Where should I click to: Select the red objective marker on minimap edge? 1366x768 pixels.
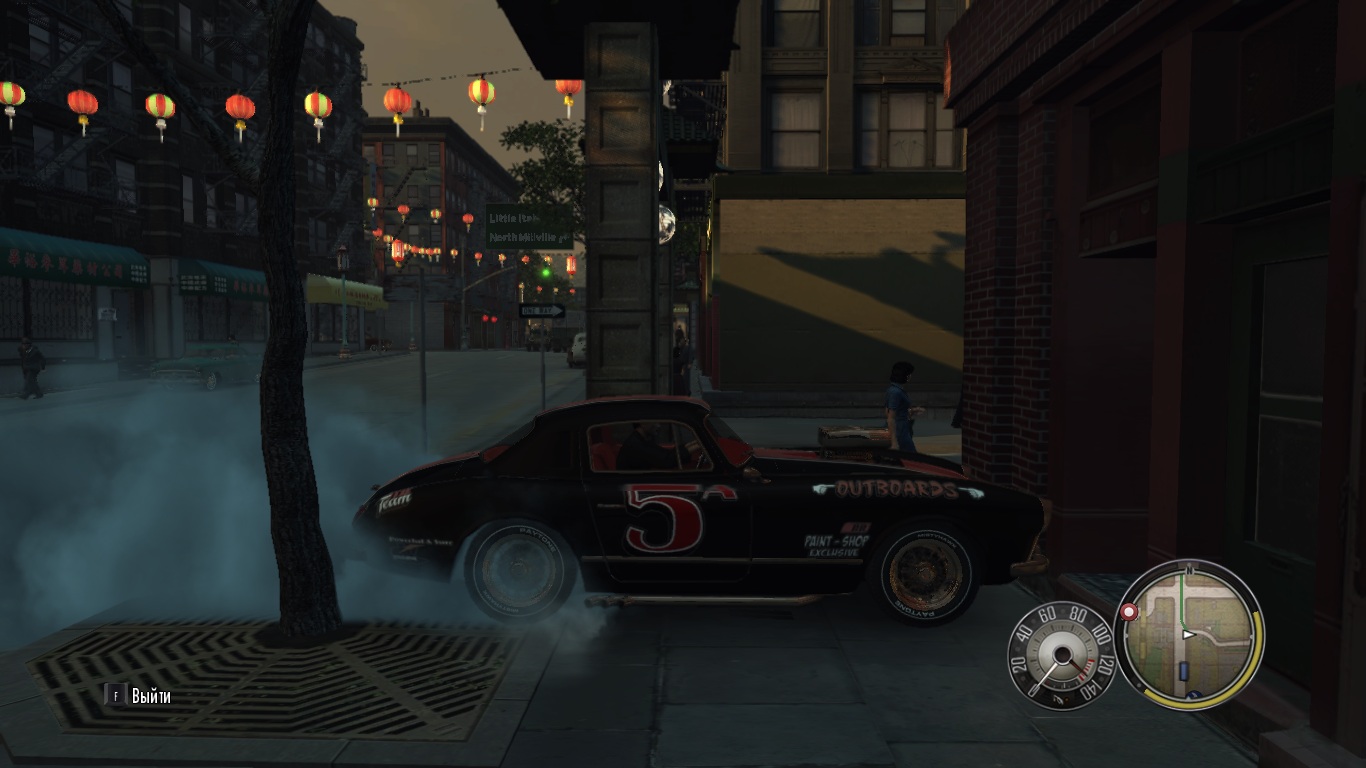point(1130,612)
